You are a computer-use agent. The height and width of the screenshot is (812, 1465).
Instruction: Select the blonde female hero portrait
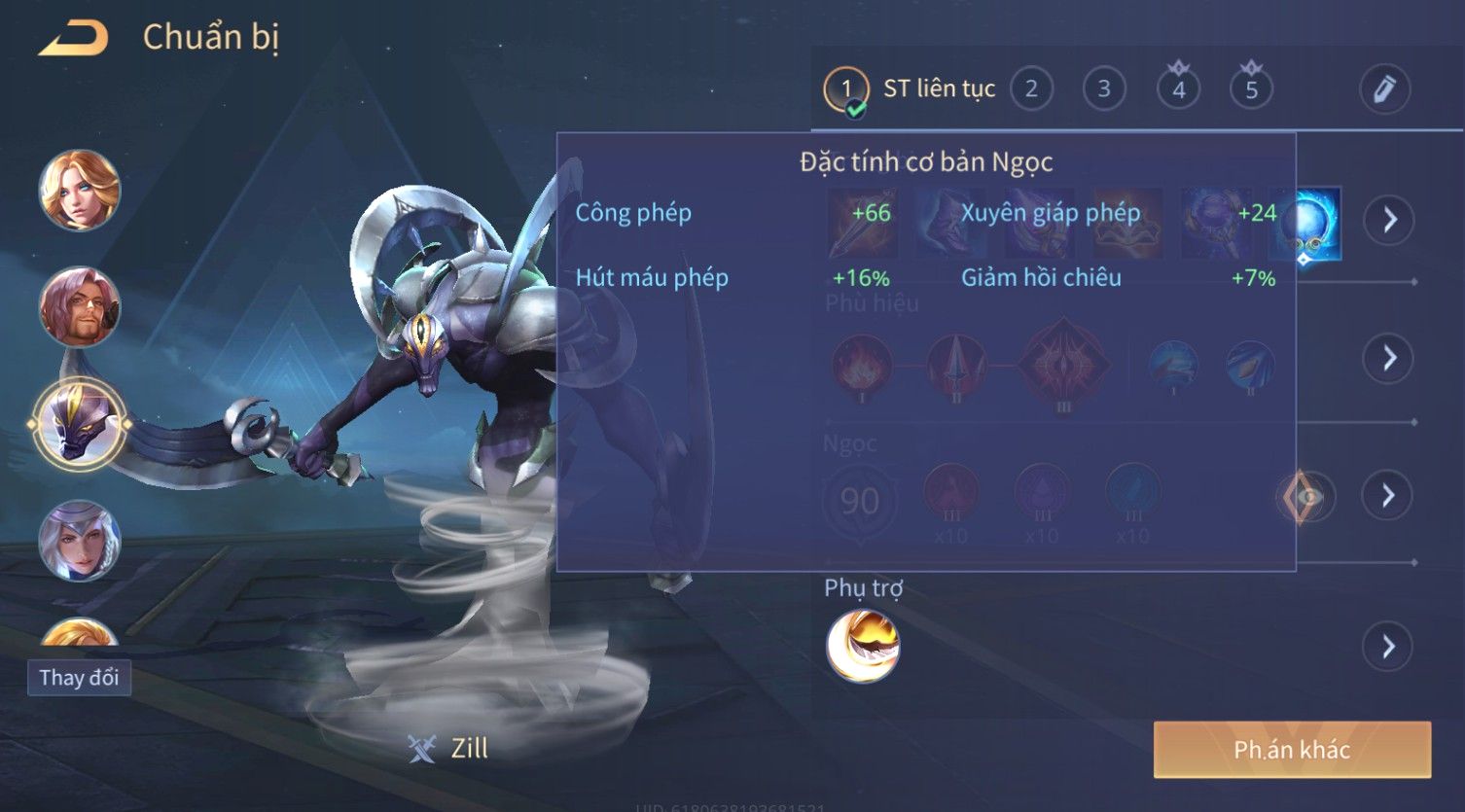(80, 190)
